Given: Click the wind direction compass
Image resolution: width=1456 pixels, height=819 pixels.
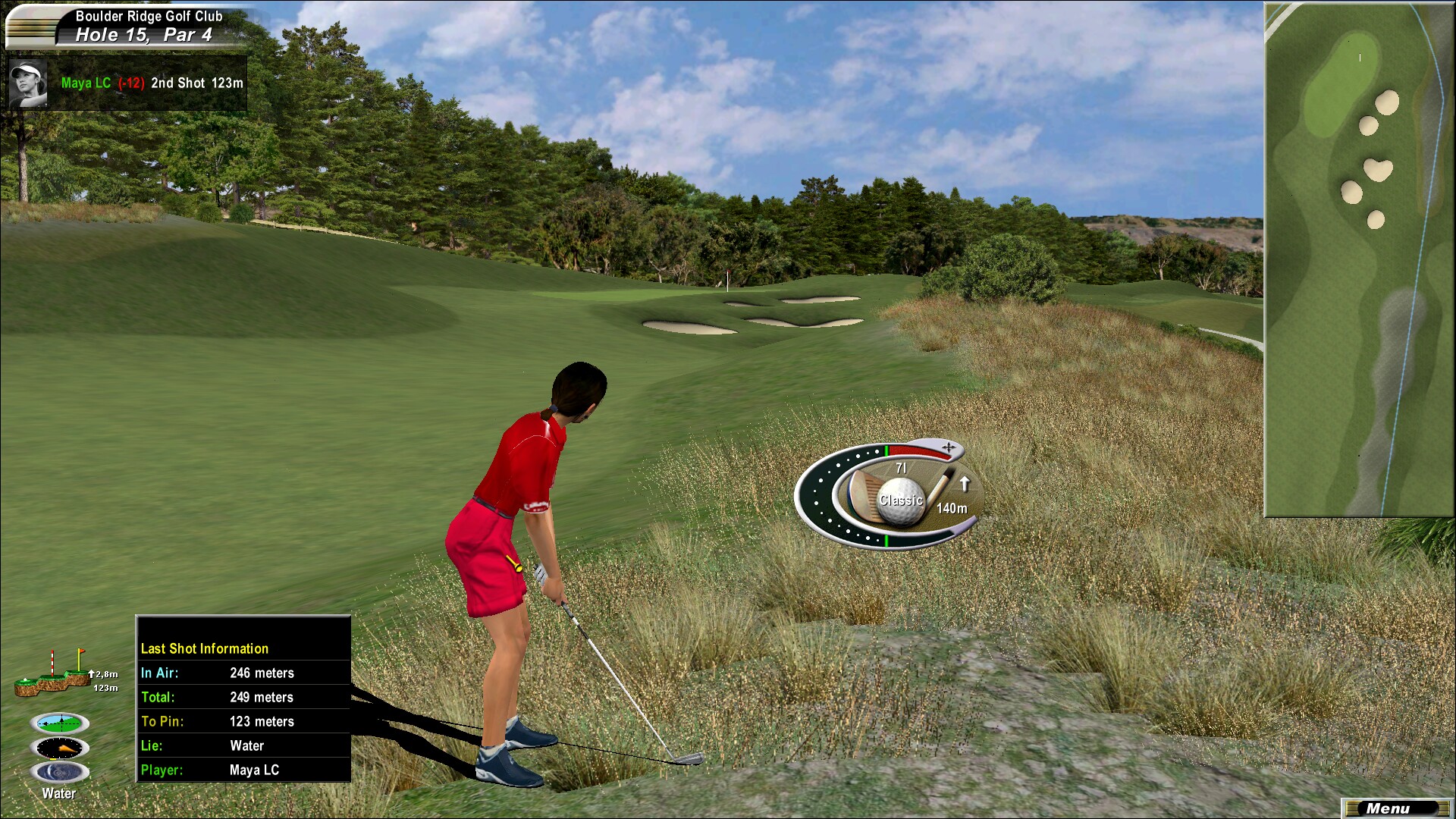Looking at the screenshot, I should point(60,748).
